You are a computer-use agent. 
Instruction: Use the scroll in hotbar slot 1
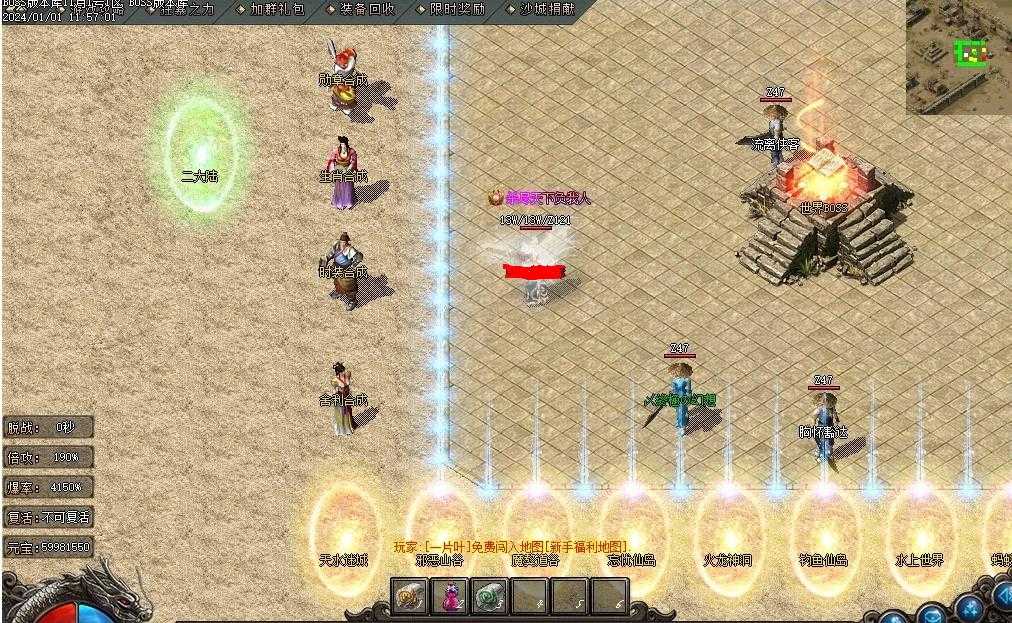tap(410, 597)
